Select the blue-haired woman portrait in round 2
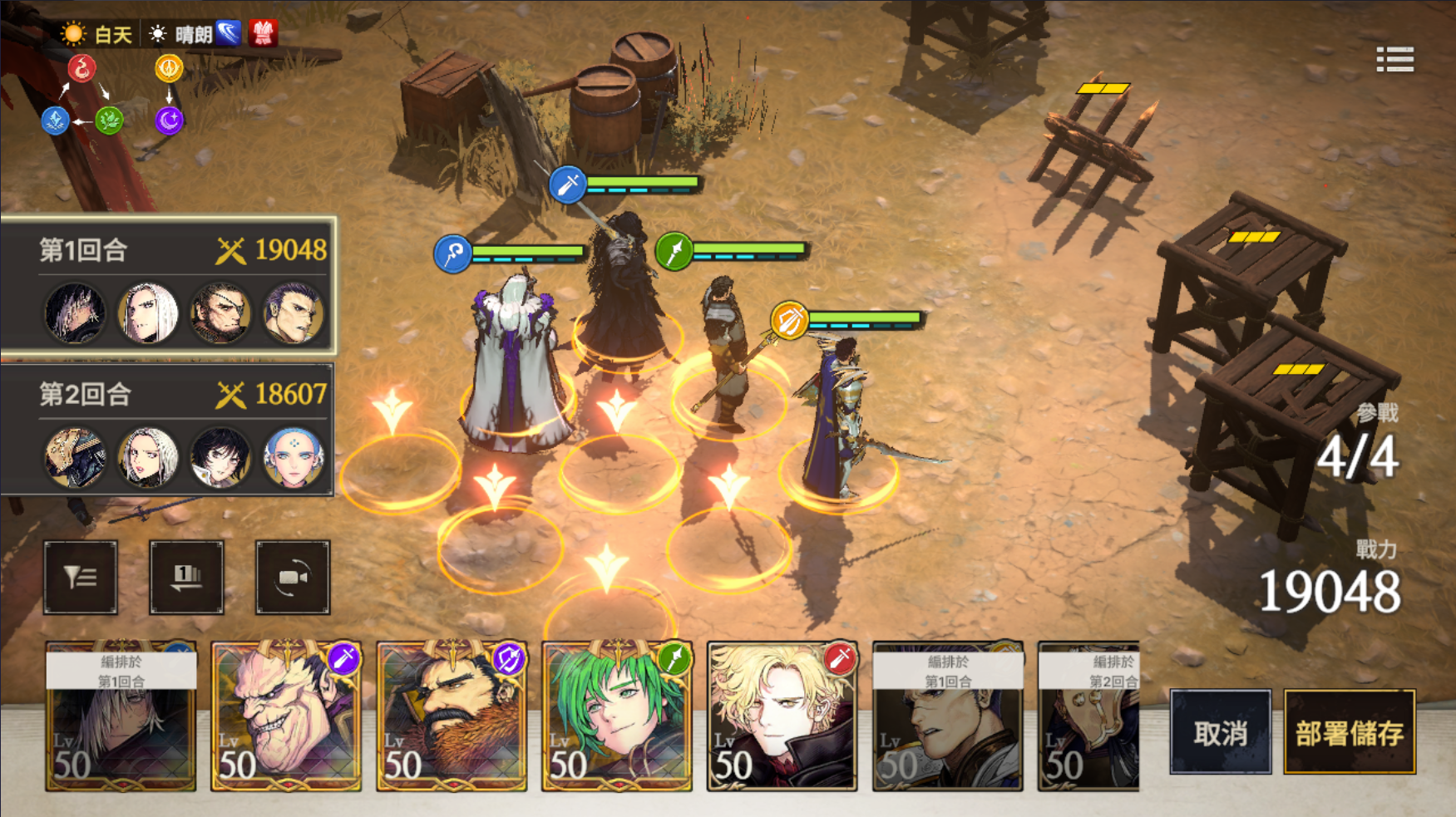This screenshot has height=817, width=1456. point(293,457)
